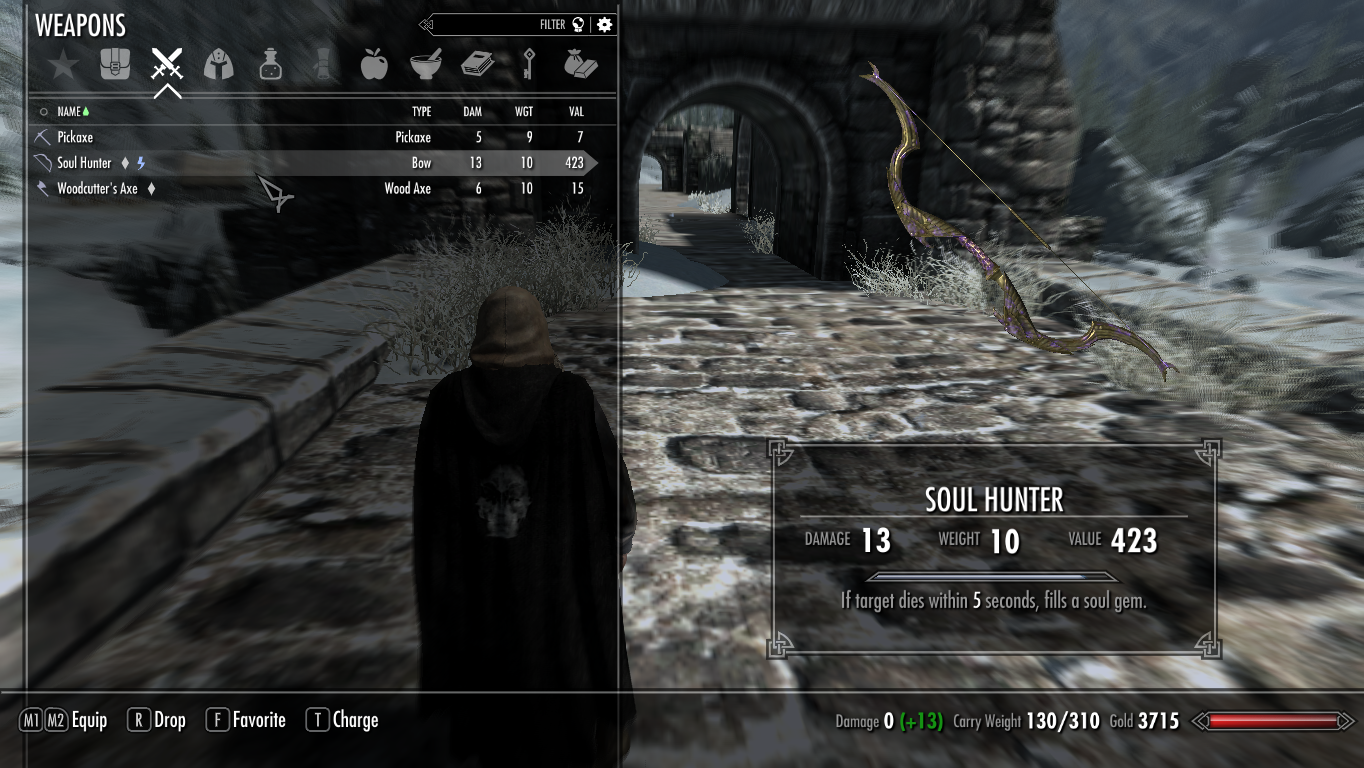Open the gear settings next to filter

pos(604,25)
